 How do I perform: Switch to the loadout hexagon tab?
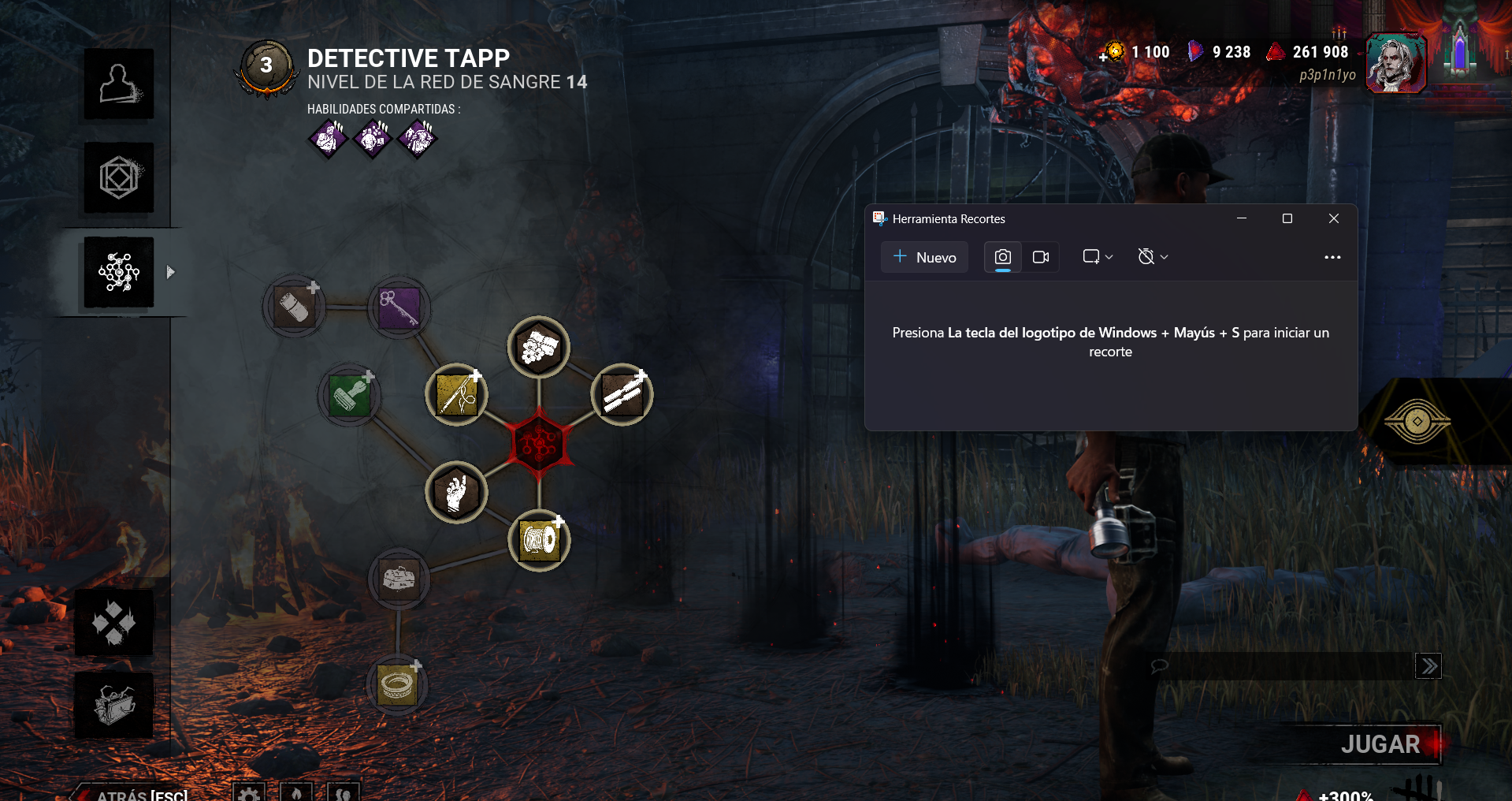point(119,177)
